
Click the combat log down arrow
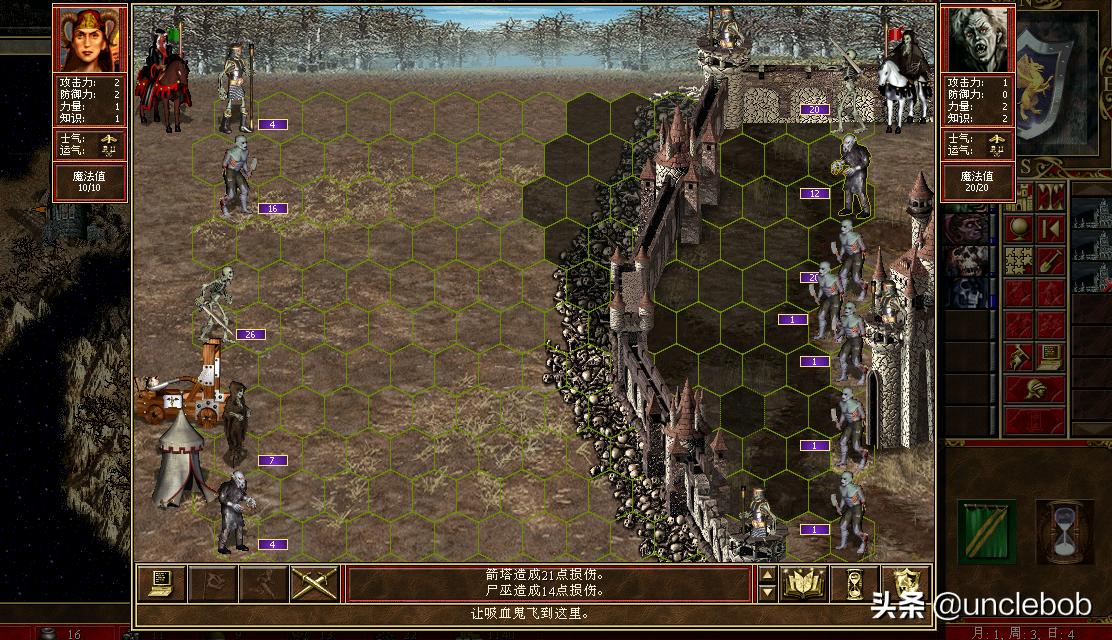767,592
